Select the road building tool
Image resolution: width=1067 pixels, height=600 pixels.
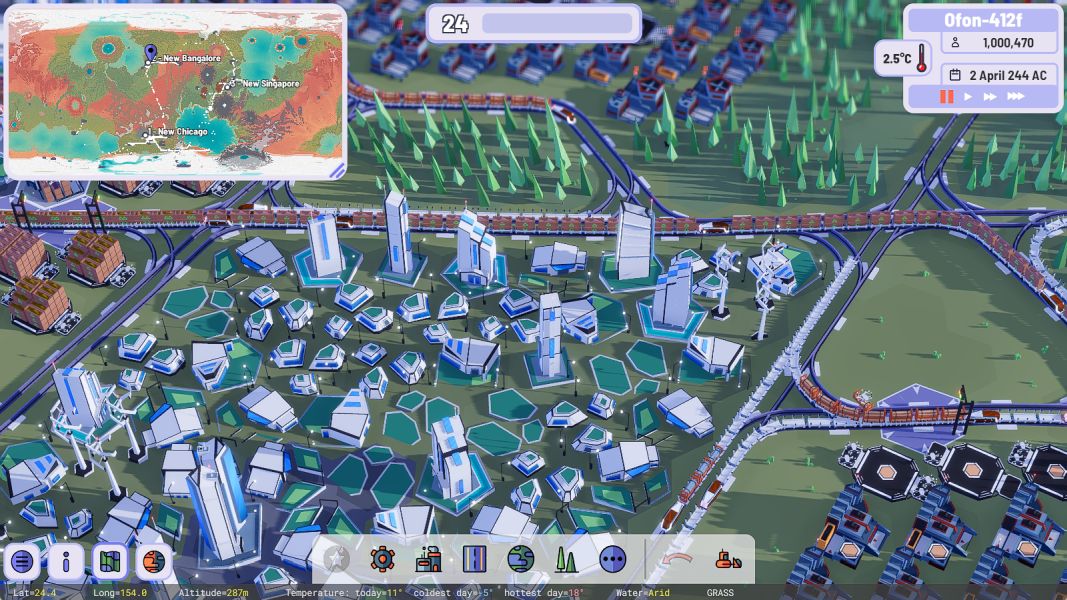[x=475, y=559]
